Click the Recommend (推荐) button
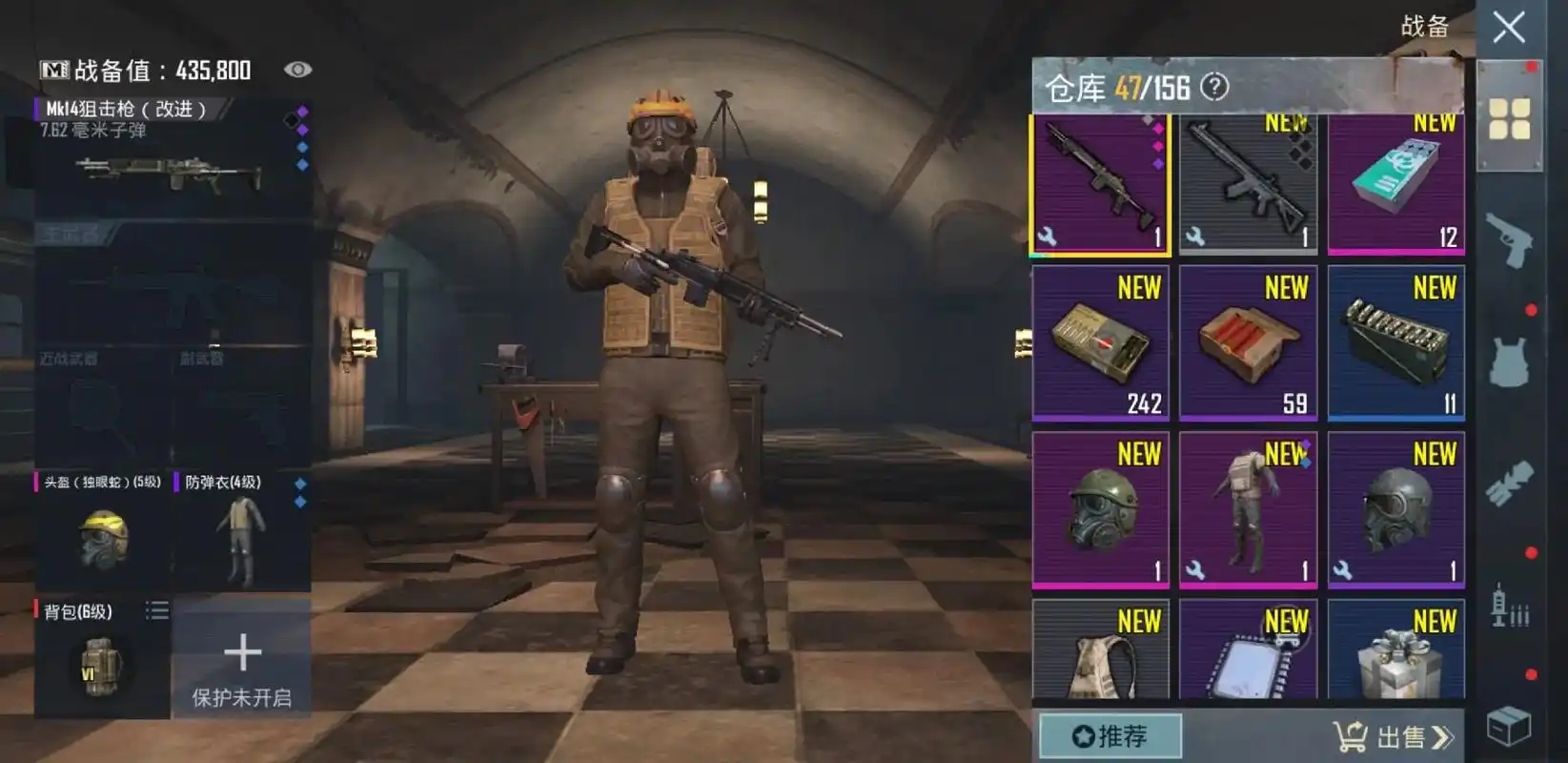The image size is (1568, 763). click(1110, 736)
